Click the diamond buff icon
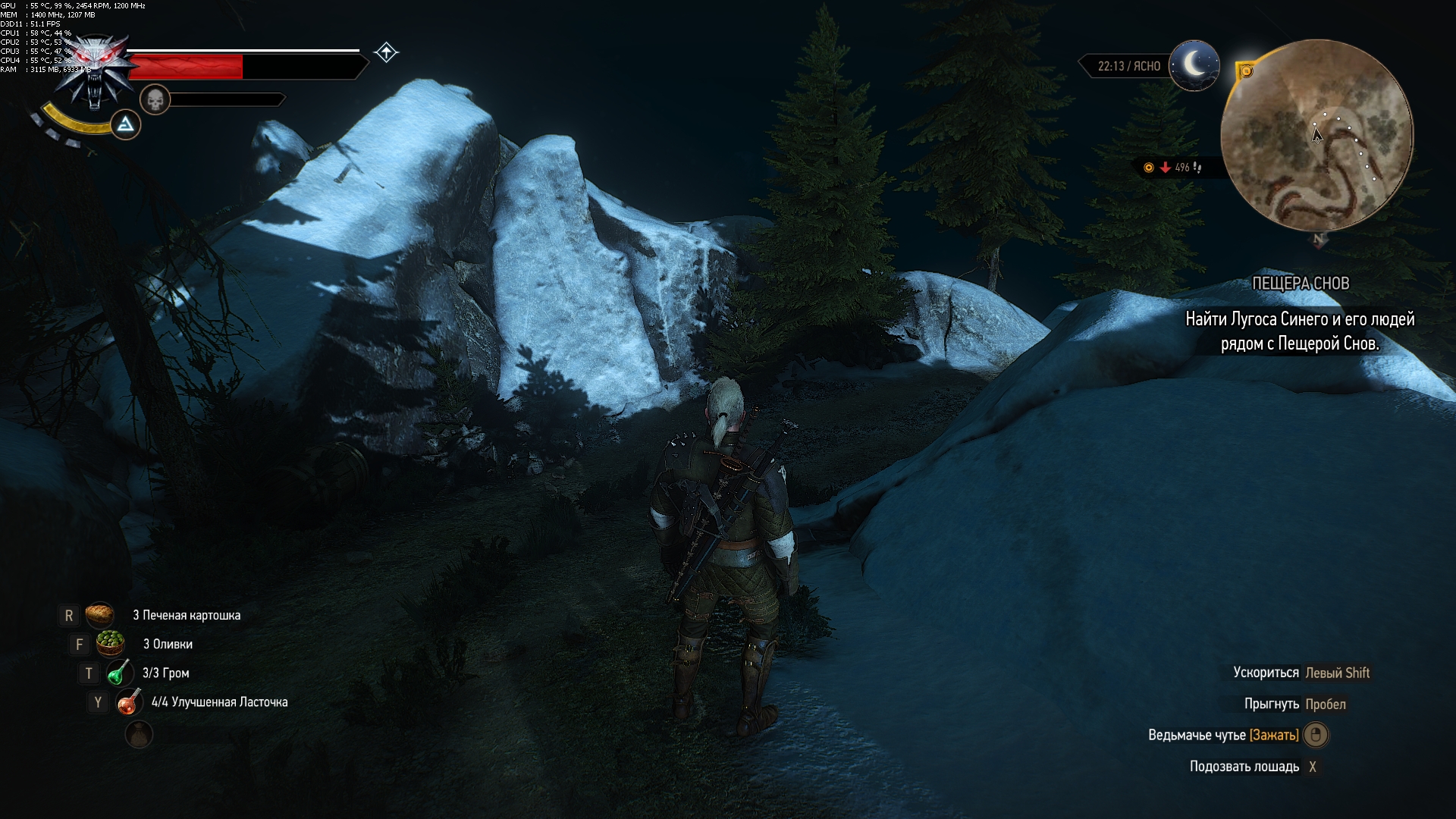Image resolution: width=1456 pixels, height=819 pixels. [x=386, y=52]
